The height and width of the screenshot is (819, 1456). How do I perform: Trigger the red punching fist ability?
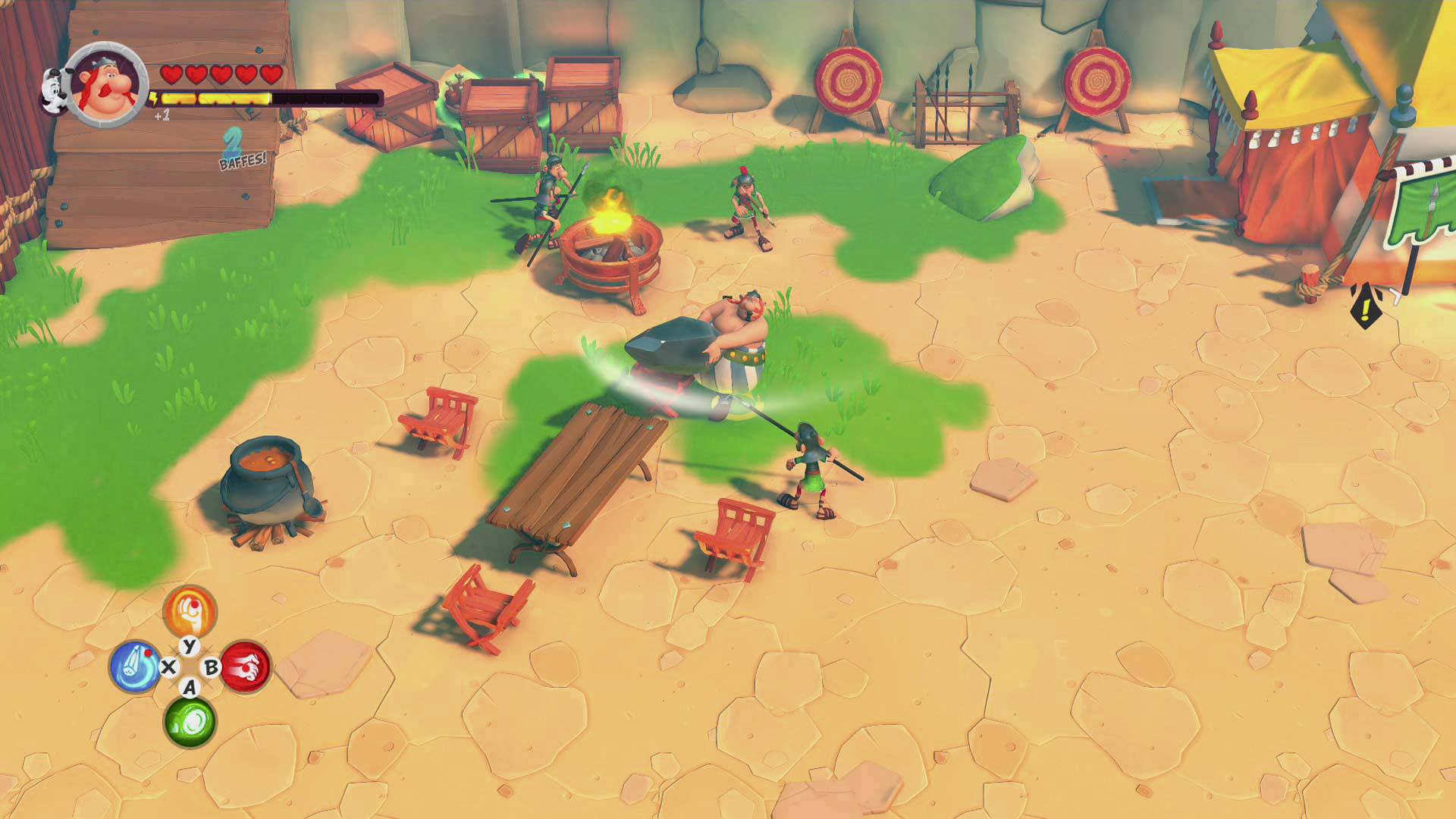[x=246, y=667]
